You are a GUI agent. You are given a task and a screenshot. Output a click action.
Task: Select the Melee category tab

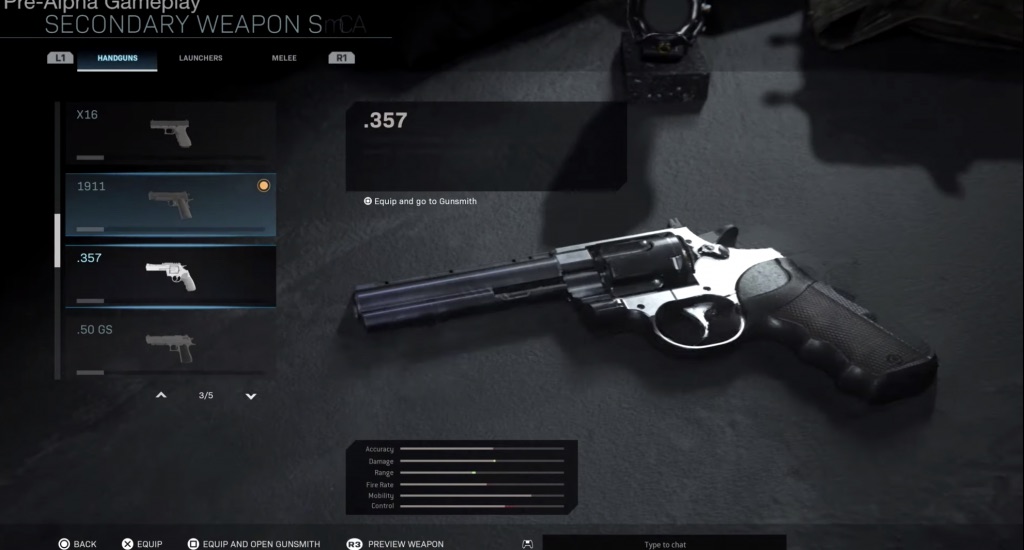[x=284, y=58]
